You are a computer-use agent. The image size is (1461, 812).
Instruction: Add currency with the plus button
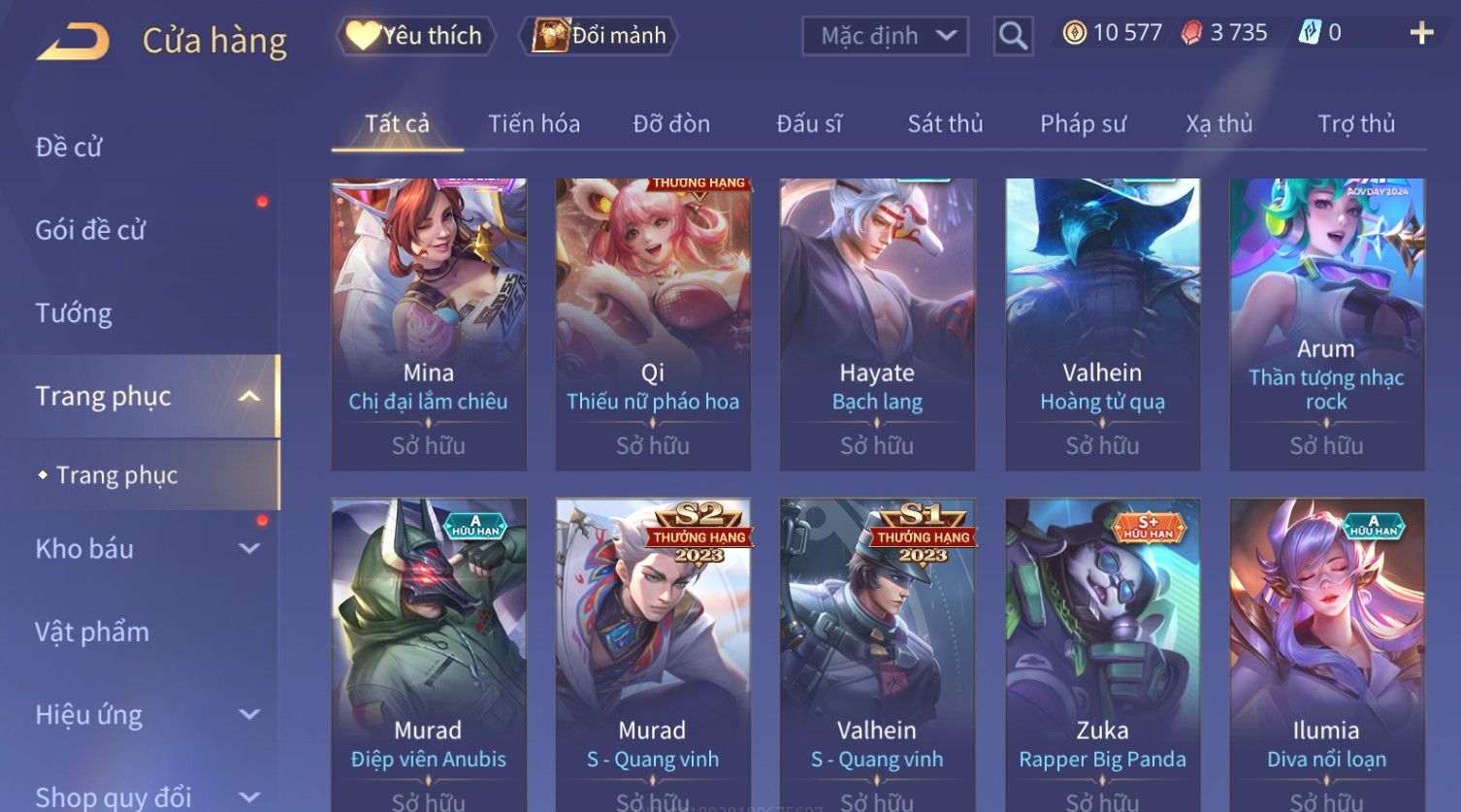(x=1421, y=33)
